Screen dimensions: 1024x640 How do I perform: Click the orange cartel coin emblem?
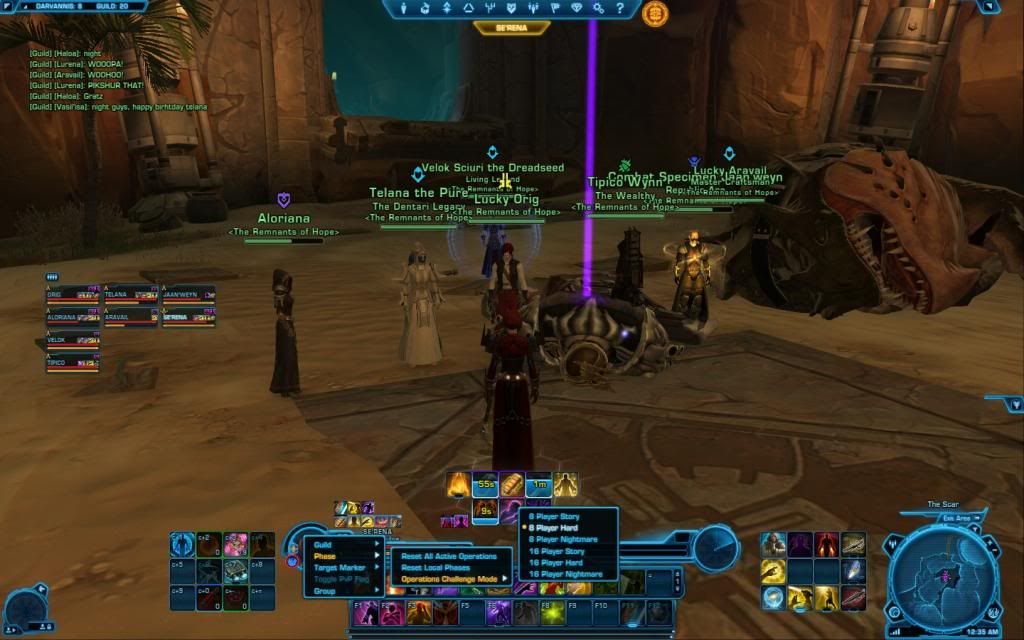coord(655,14)
